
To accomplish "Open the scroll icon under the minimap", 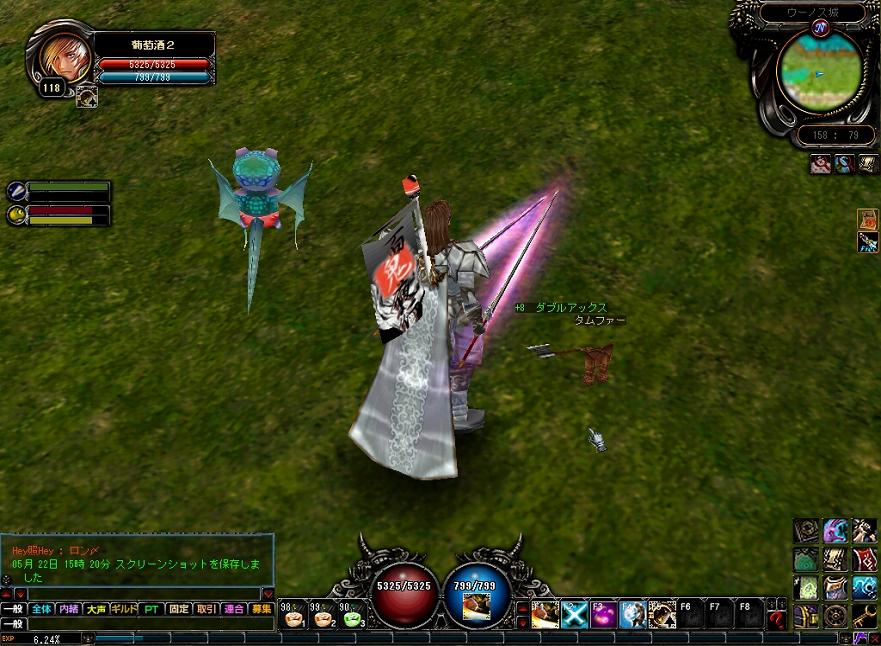I will (866, 165).
